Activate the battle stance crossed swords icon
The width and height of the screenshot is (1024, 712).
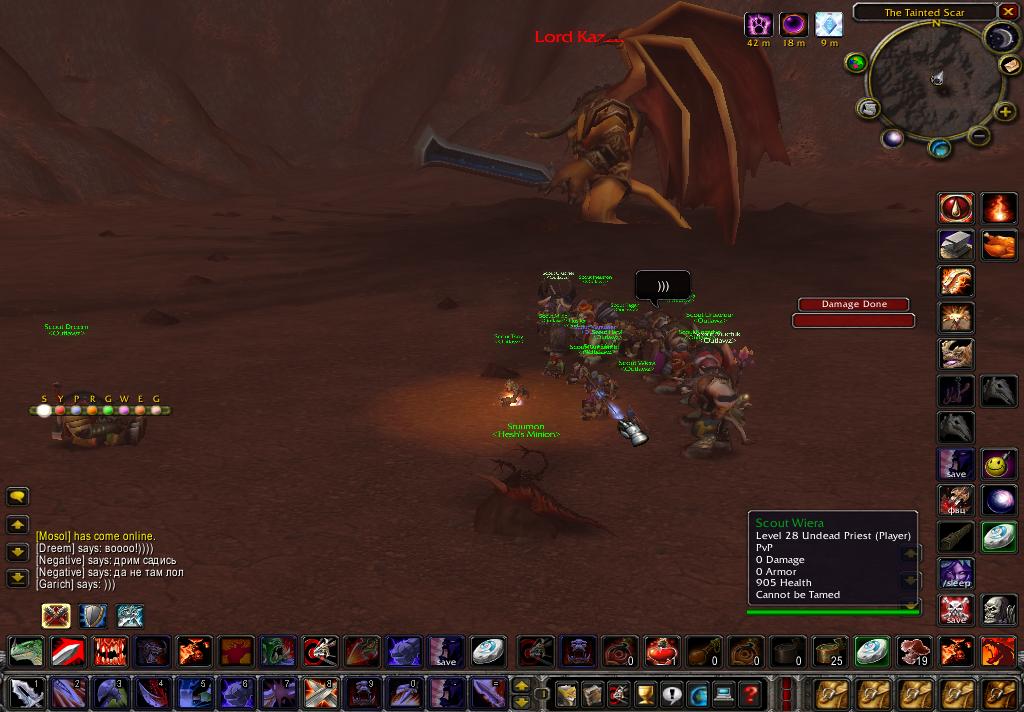[56, 615]
